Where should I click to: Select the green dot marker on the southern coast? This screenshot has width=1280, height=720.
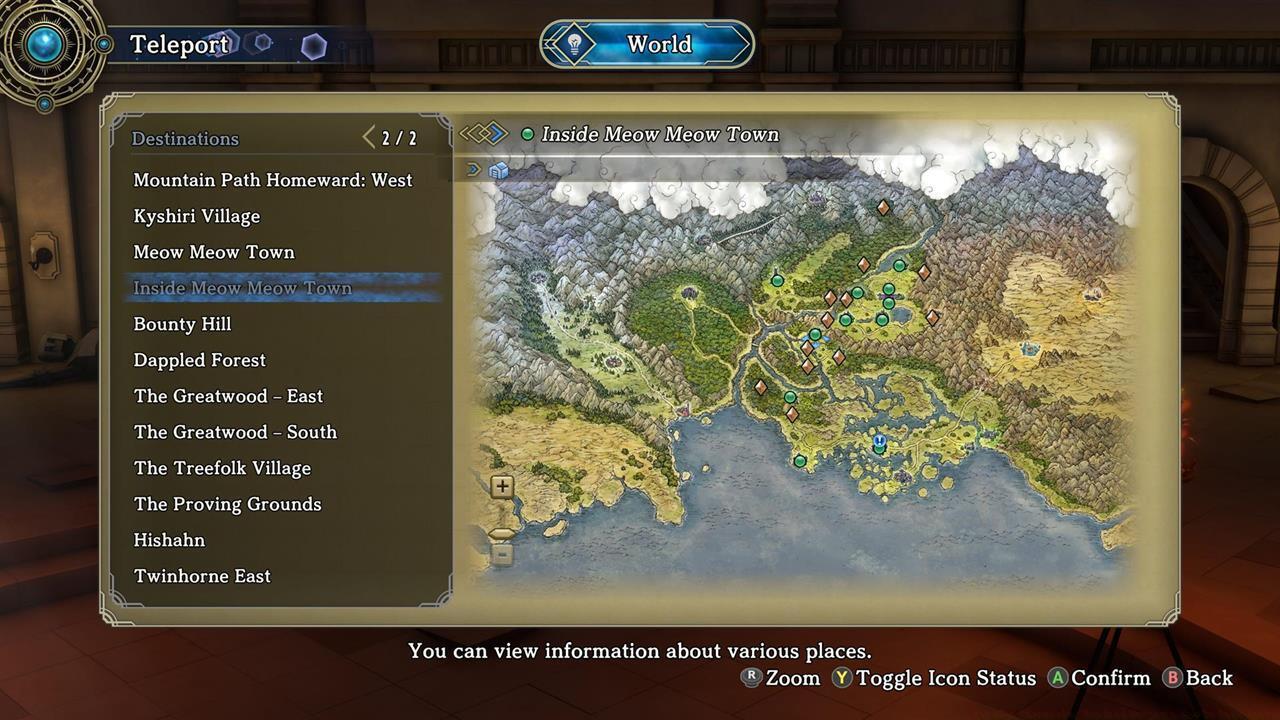(x=800, y=463)
